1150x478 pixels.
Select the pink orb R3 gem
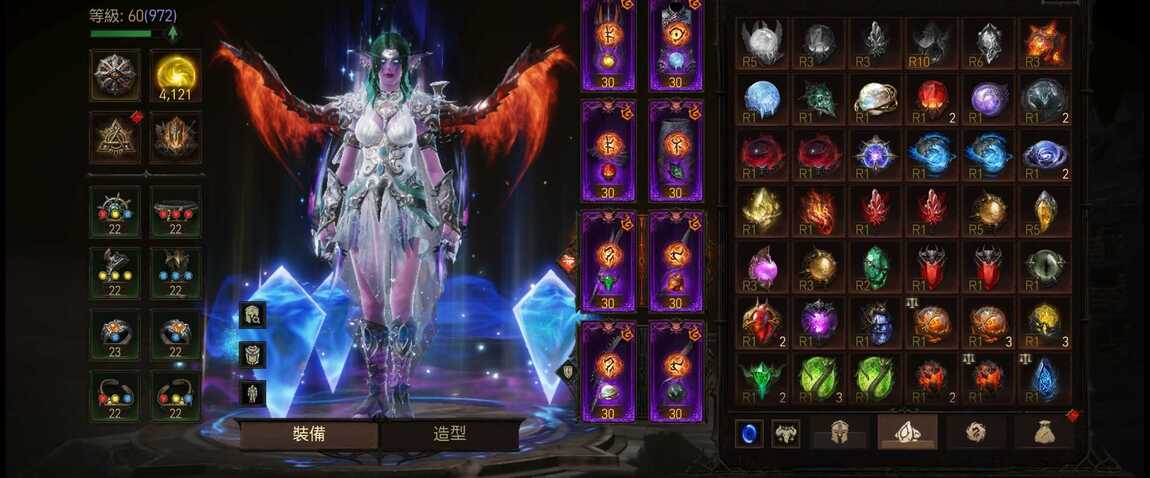pyautogui.click(x=762, y=266)
